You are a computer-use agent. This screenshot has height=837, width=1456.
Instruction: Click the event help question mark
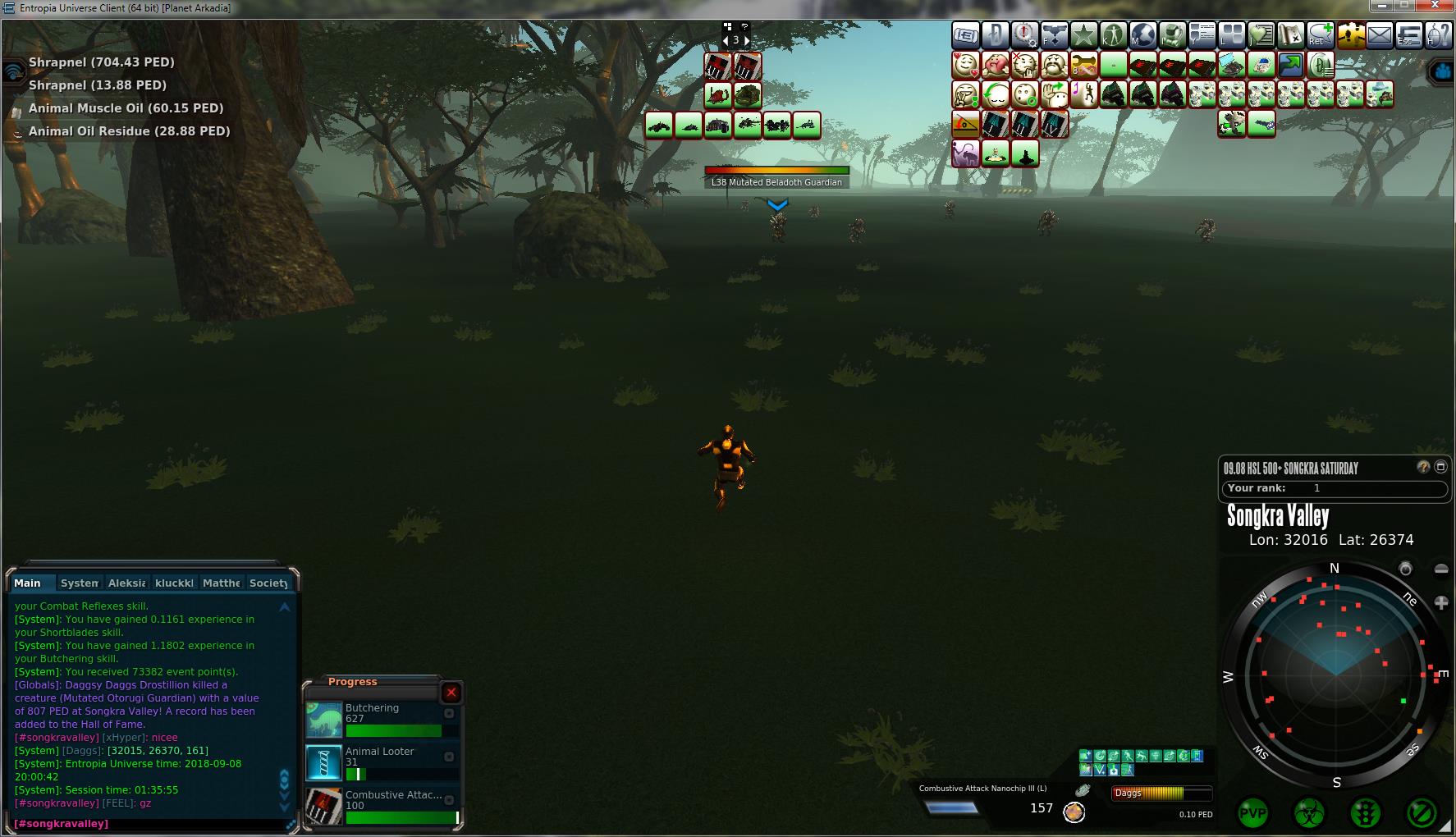click(x=1423, y=467)
